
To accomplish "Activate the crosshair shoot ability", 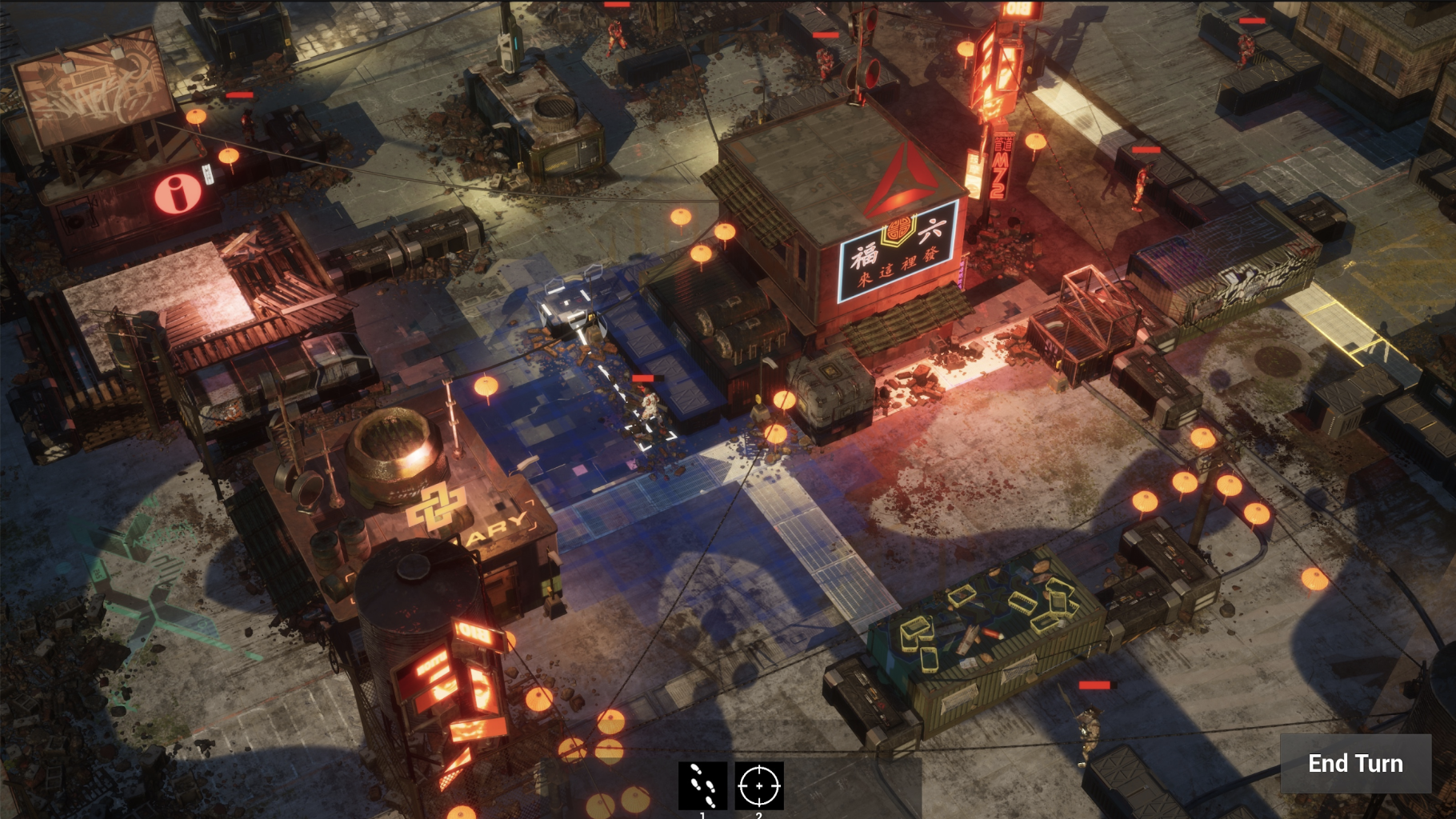I will point(758,785).
